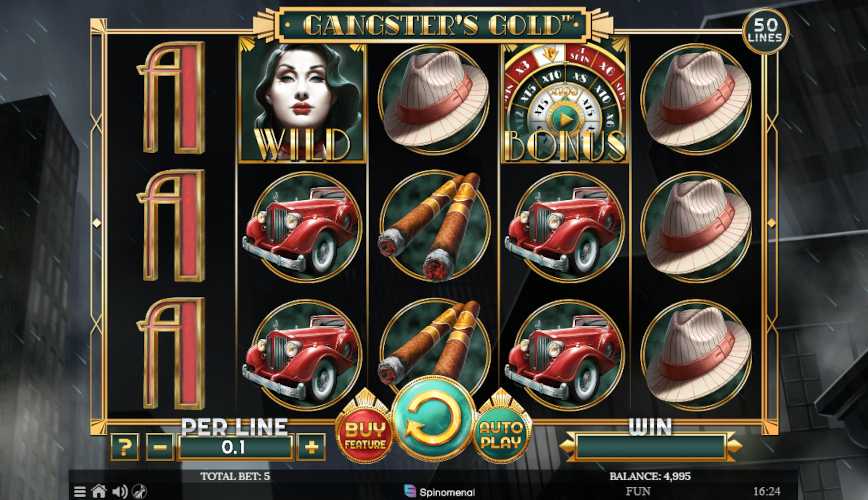Screen dimensions: 868x500
Task: Increase the per line bet with plus
Action: 311,447
